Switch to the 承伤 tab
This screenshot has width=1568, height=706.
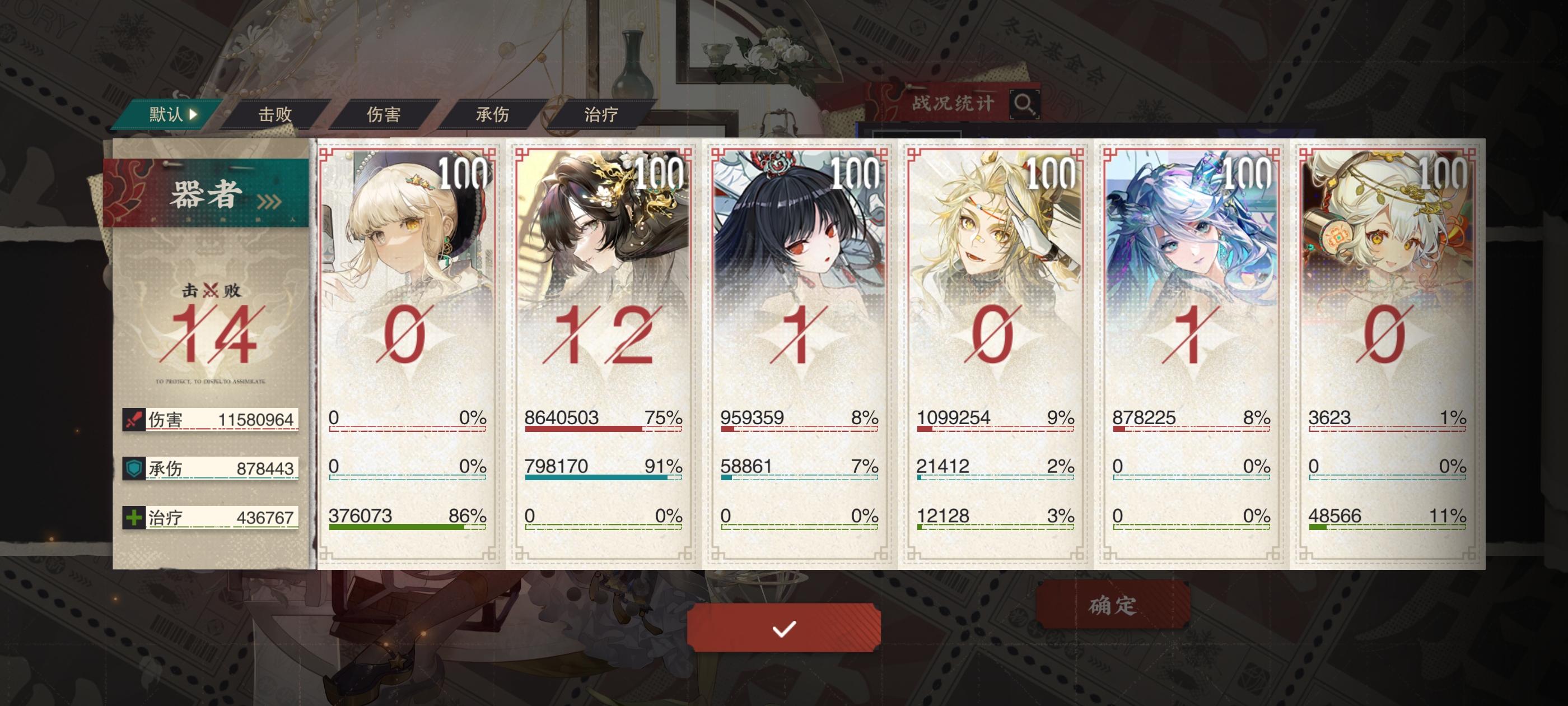tap(493, 113)
